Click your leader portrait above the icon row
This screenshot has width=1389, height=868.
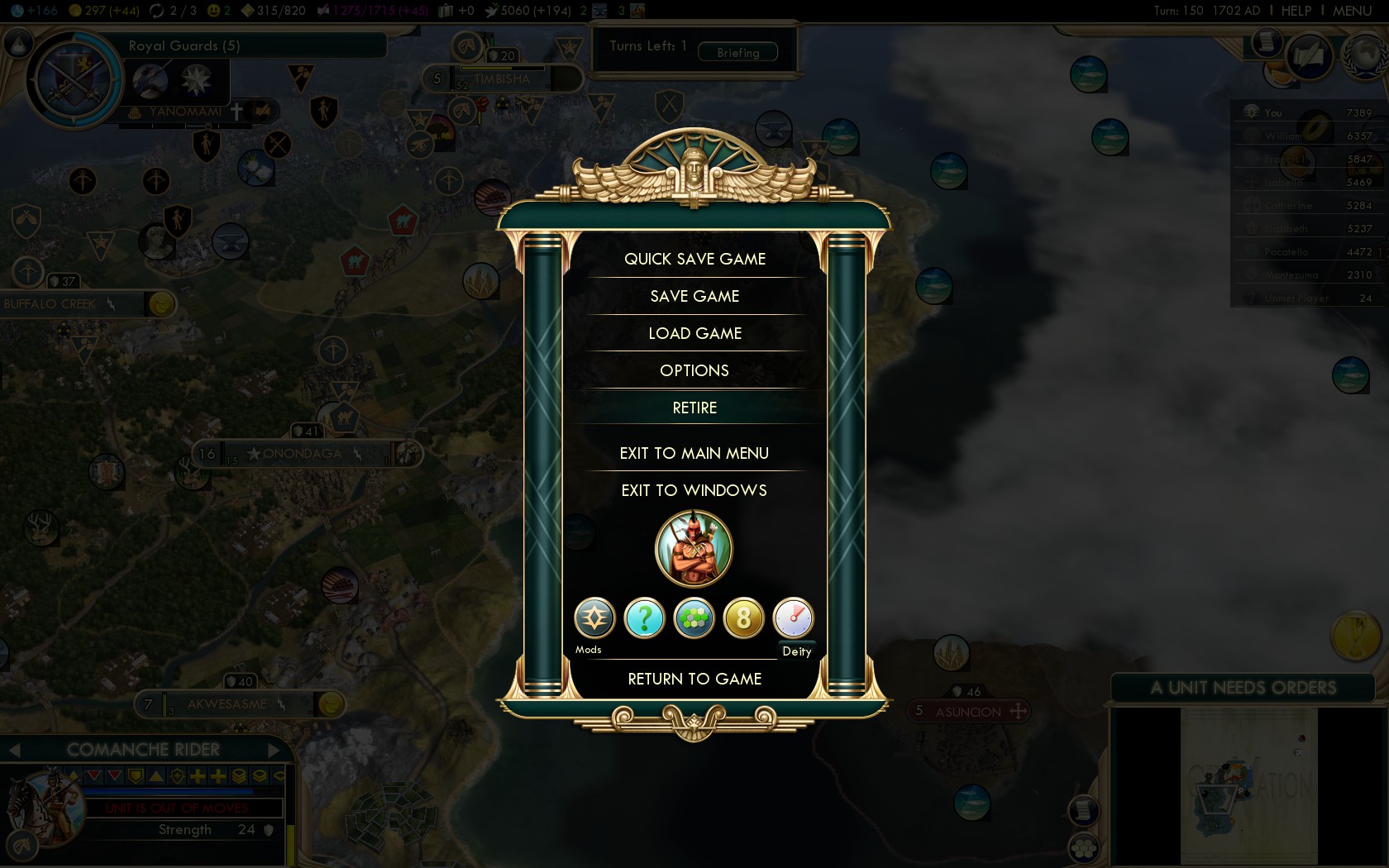tap(694, 548)
